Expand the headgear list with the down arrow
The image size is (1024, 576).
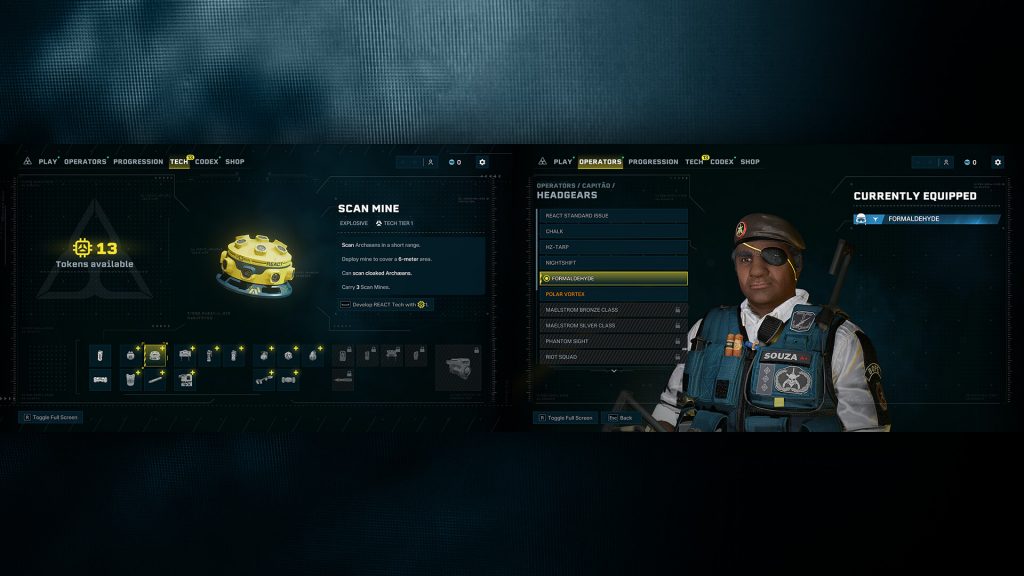pos(614,371)
